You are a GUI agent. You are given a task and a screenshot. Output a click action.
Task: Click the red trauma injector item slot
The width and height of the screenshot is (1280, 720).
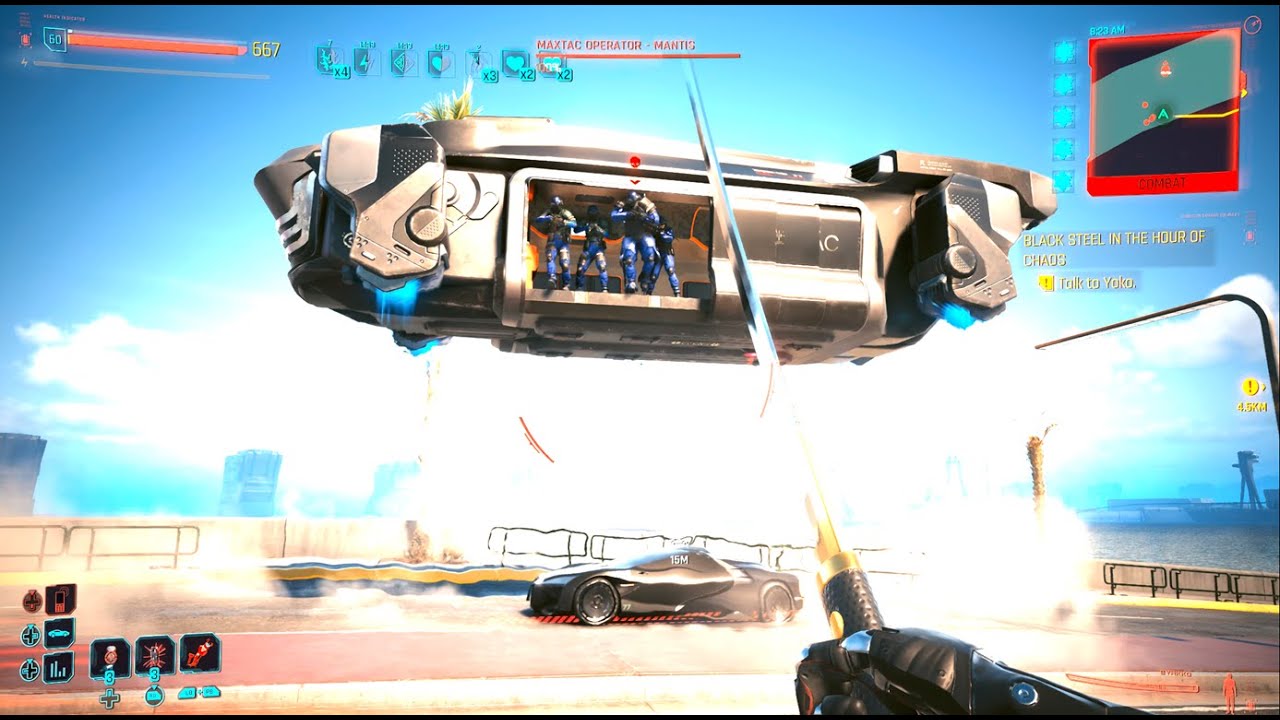(198, 656)
